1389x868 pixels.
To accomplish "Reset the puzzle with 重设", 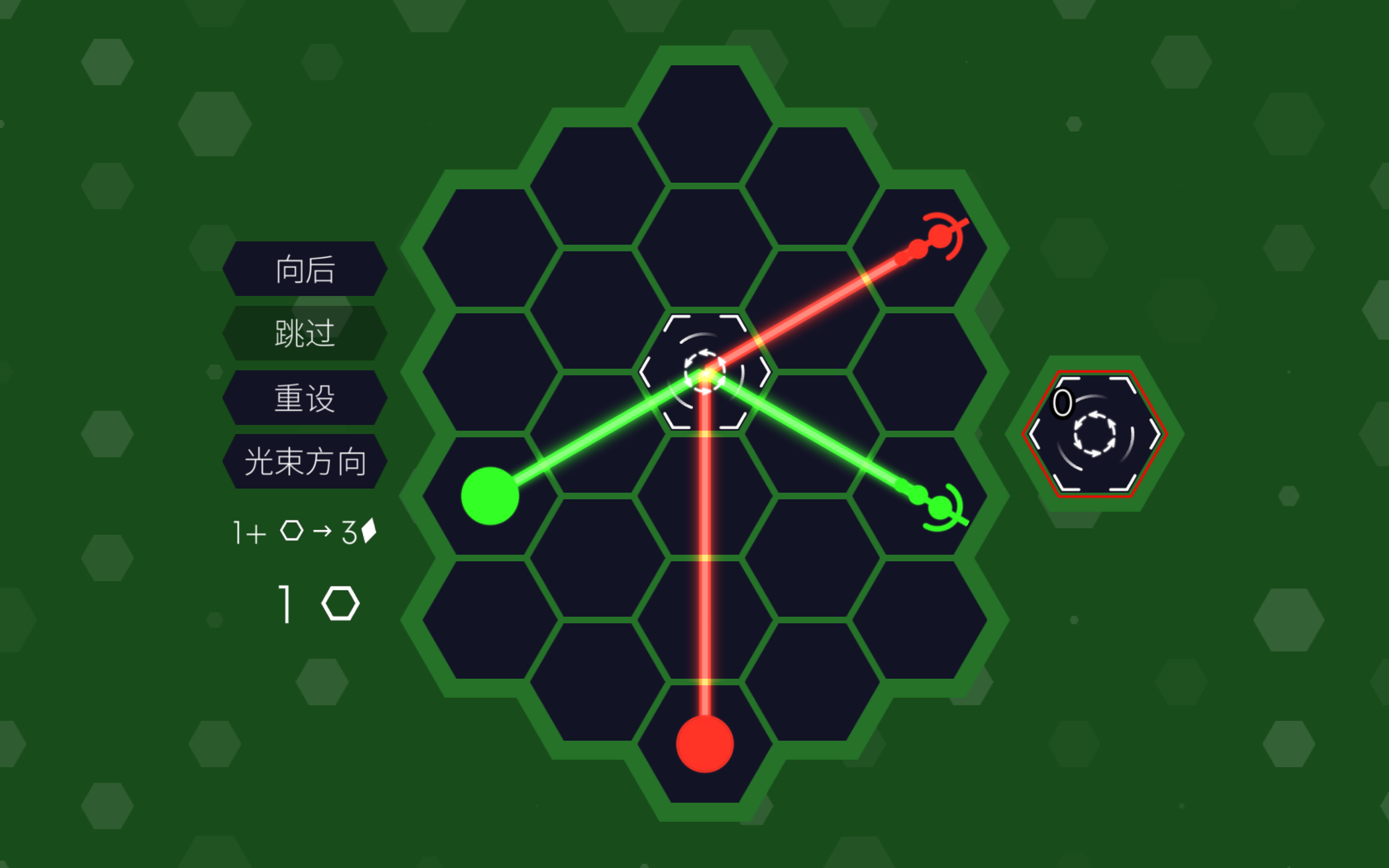I will pos(305,398).
